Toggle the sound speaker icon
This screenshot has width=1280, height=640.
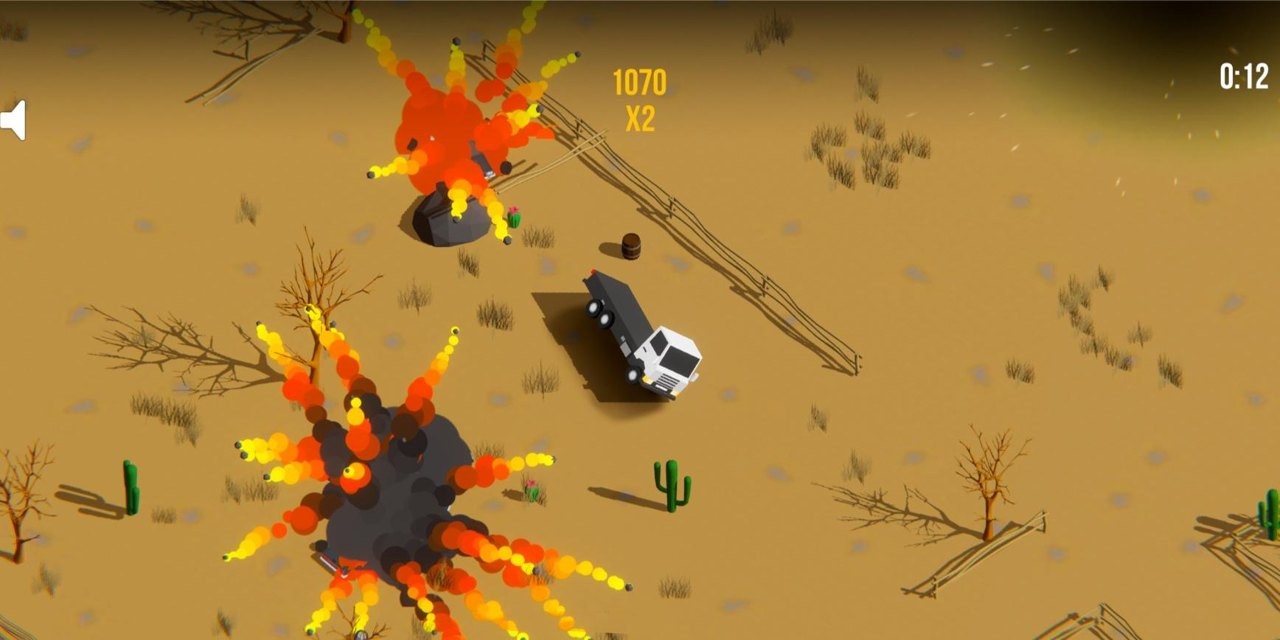coord(13,120)
